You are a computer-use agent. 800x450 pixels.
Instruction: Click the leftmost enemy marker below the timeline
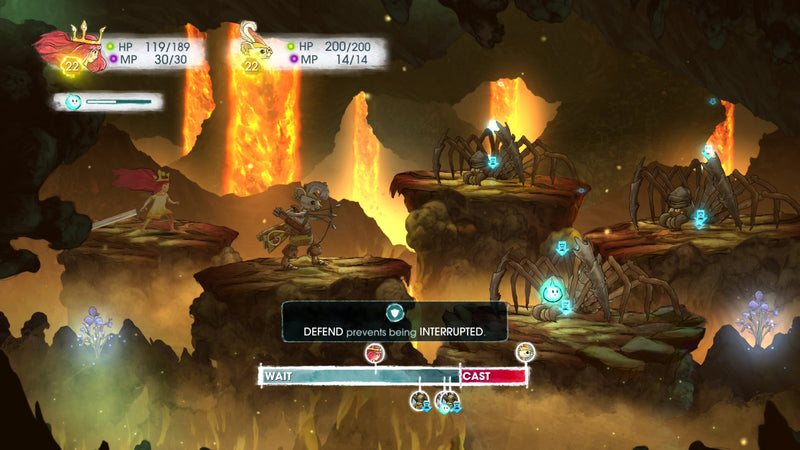[x=420, y=400]
